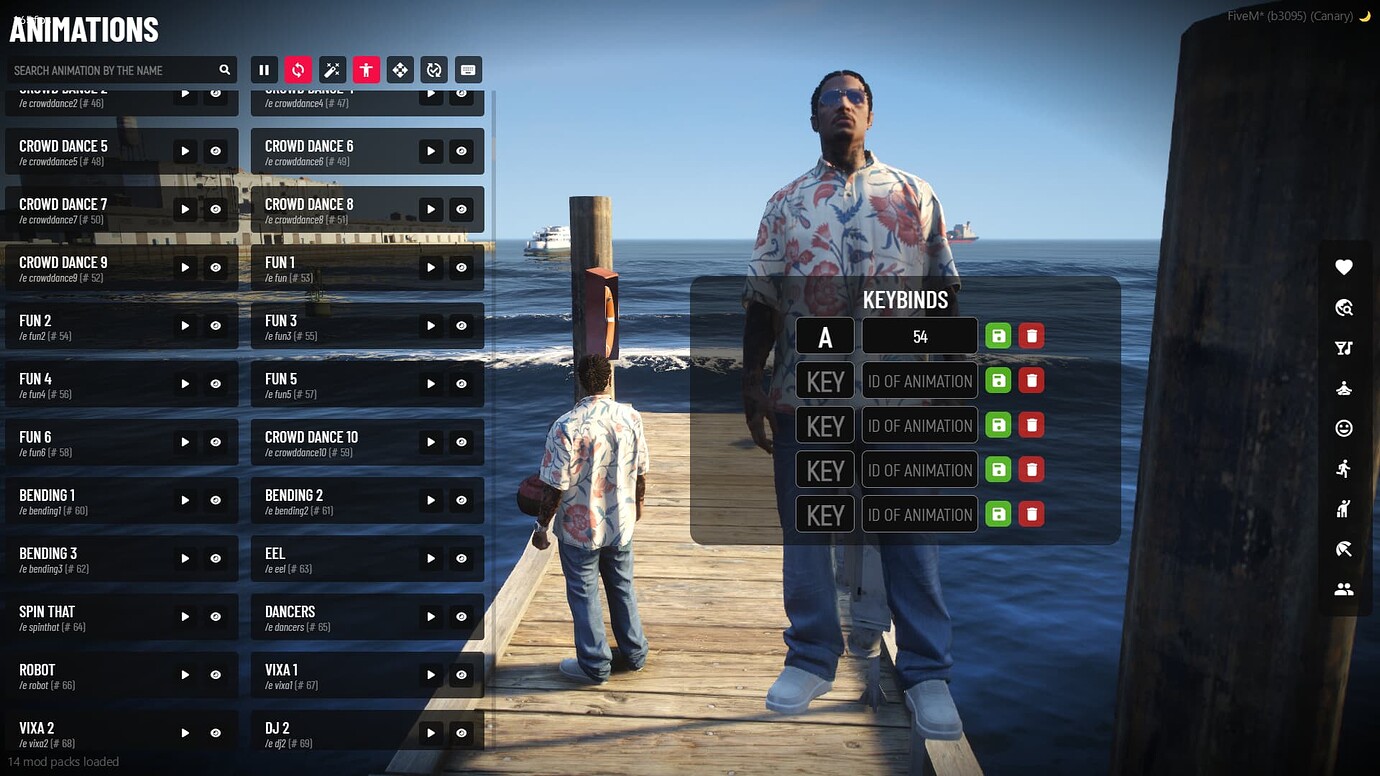Image resolution: width=1380 pixels, height=776 pixels.
Task: Delete the keybind with animation ID 54
Action: [x=1031, y=336]
